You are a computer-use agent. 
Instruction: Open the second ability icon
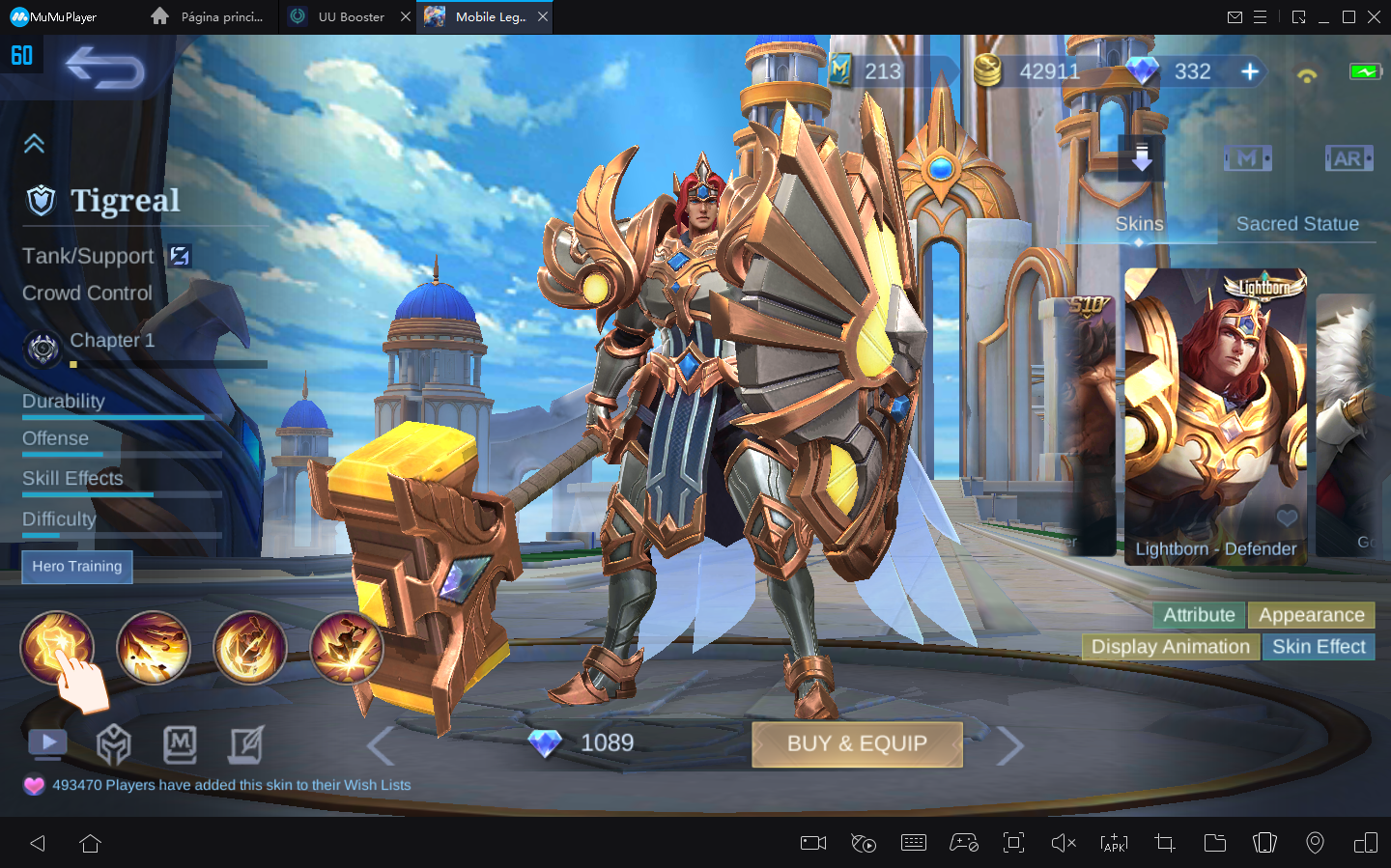[154, 648]
